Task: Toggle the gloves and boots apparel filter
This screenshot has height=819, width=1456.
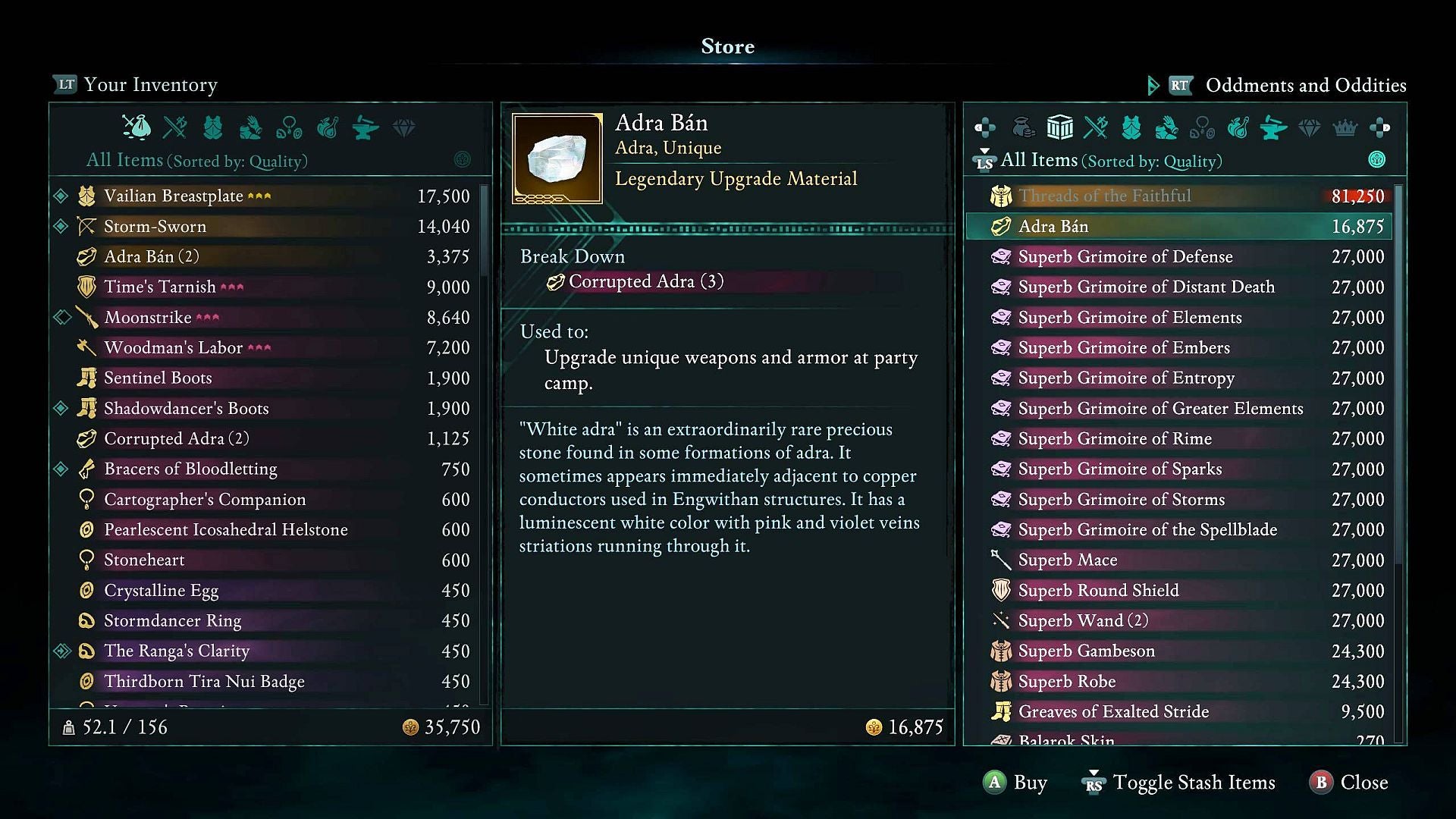Action: click(x=251, y=129)
